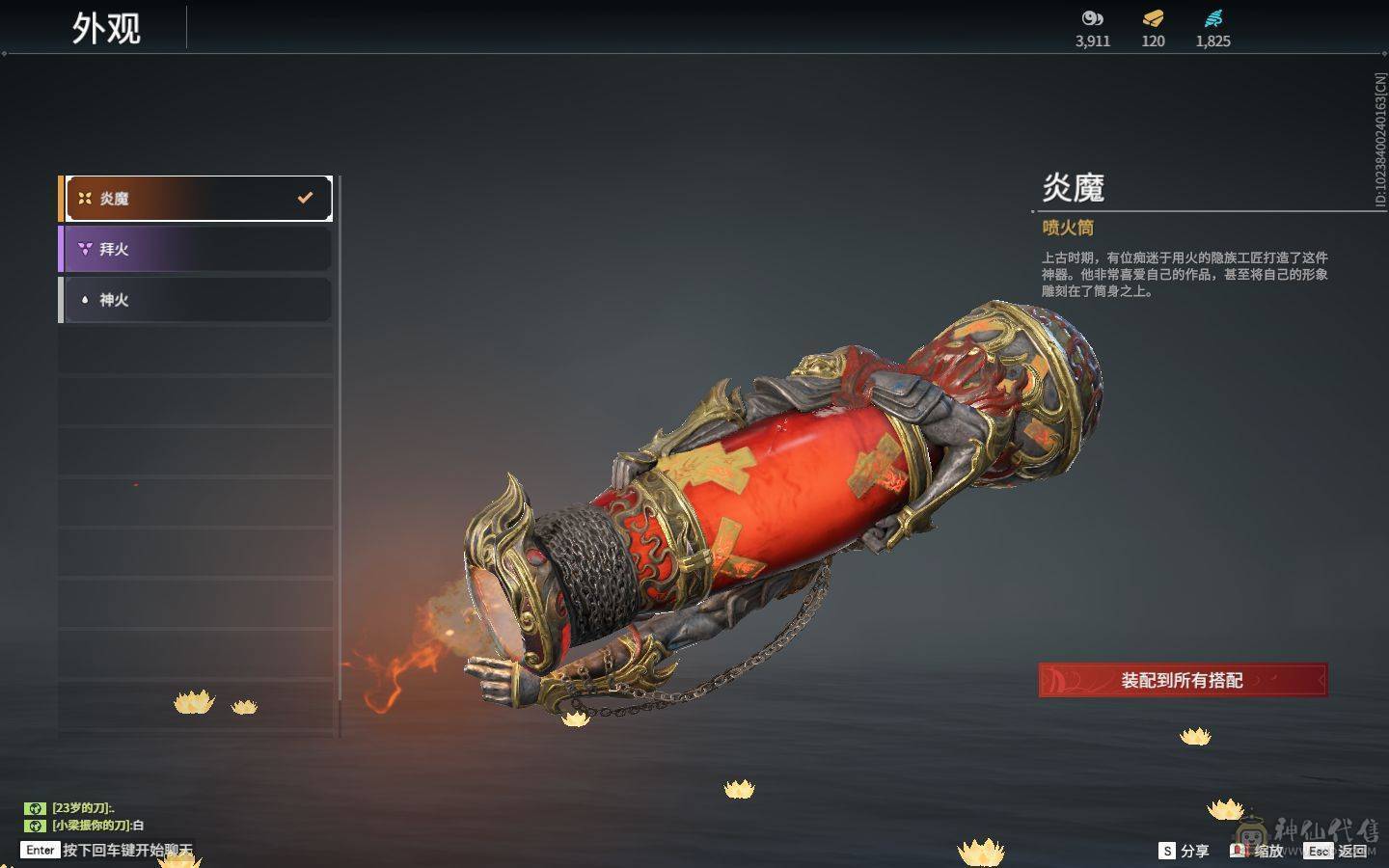
Task: Go back with the 返回 button
Action: point(1339,851)
